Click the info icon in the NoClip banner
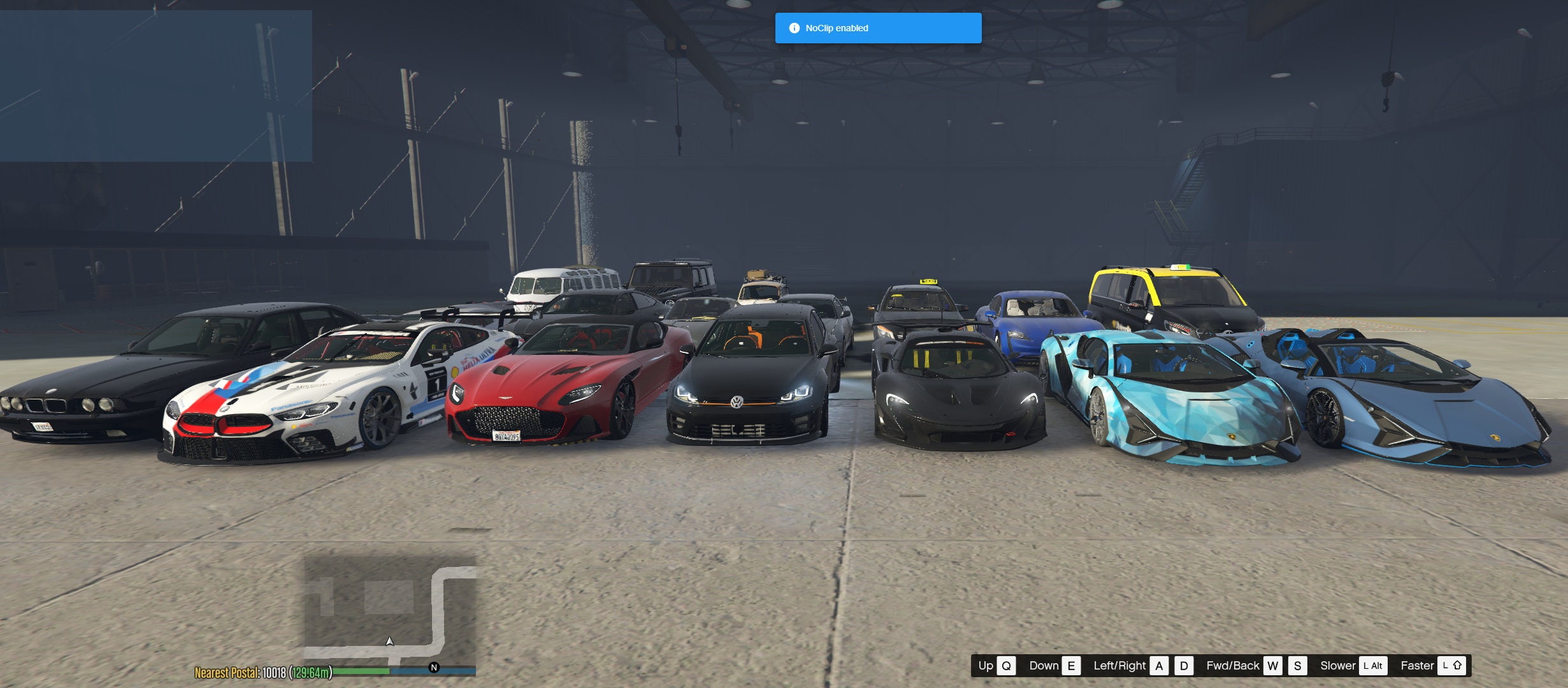 [795, 27]
